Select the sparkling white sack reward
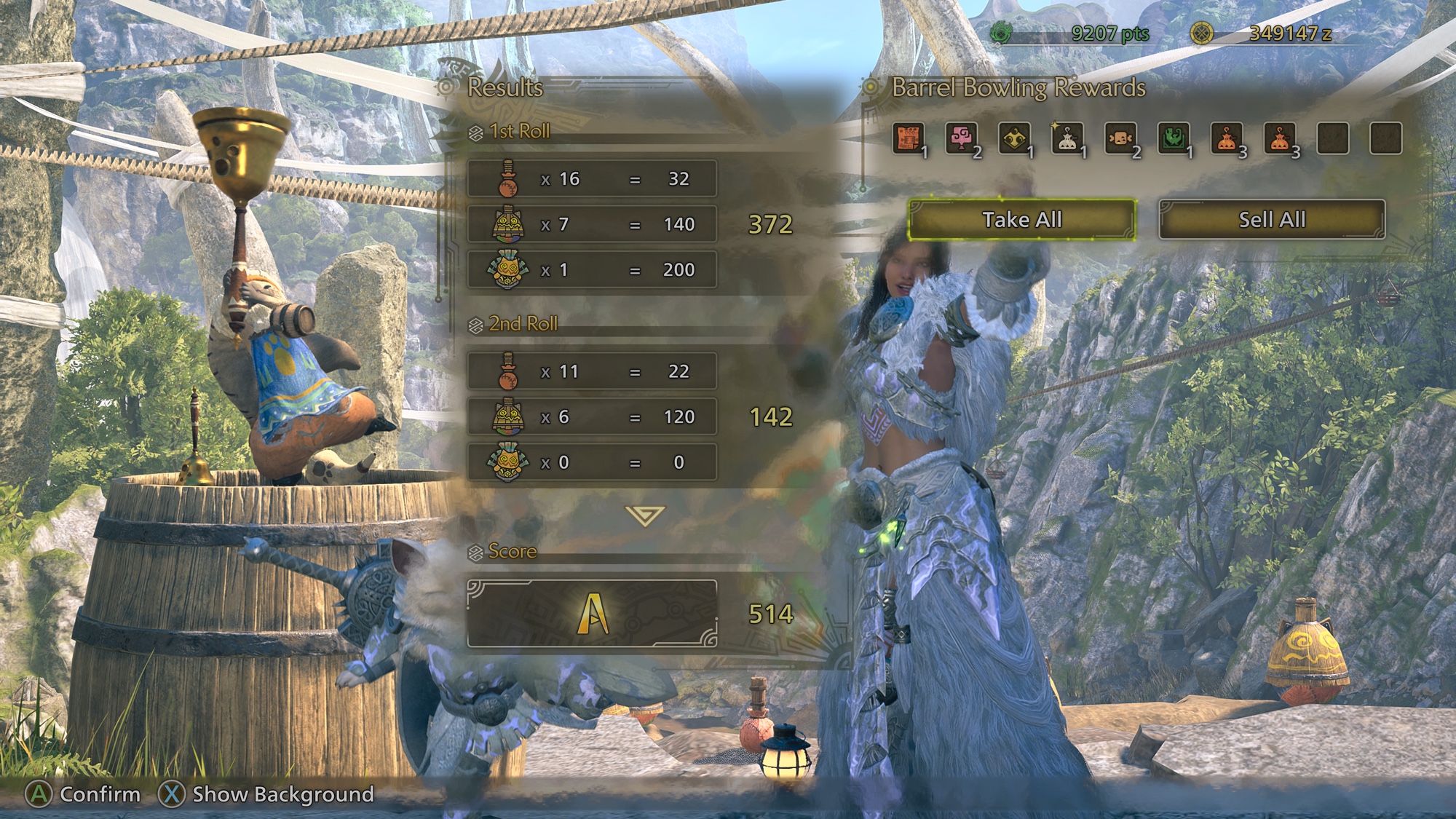Image resolution: width=1456 pixels, height=819 pixels. point(1067,138)
